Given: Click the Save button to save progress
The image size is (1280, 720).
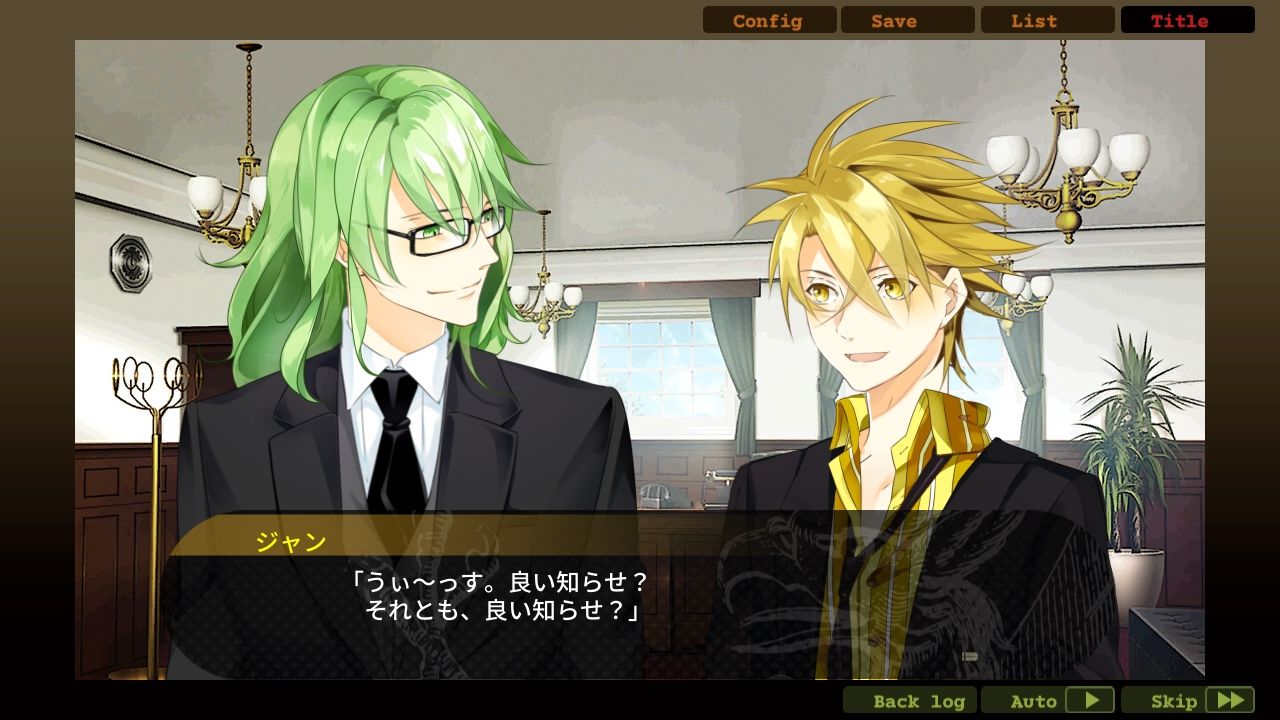Looking at the screenshot, I should [x=908, y=20].
